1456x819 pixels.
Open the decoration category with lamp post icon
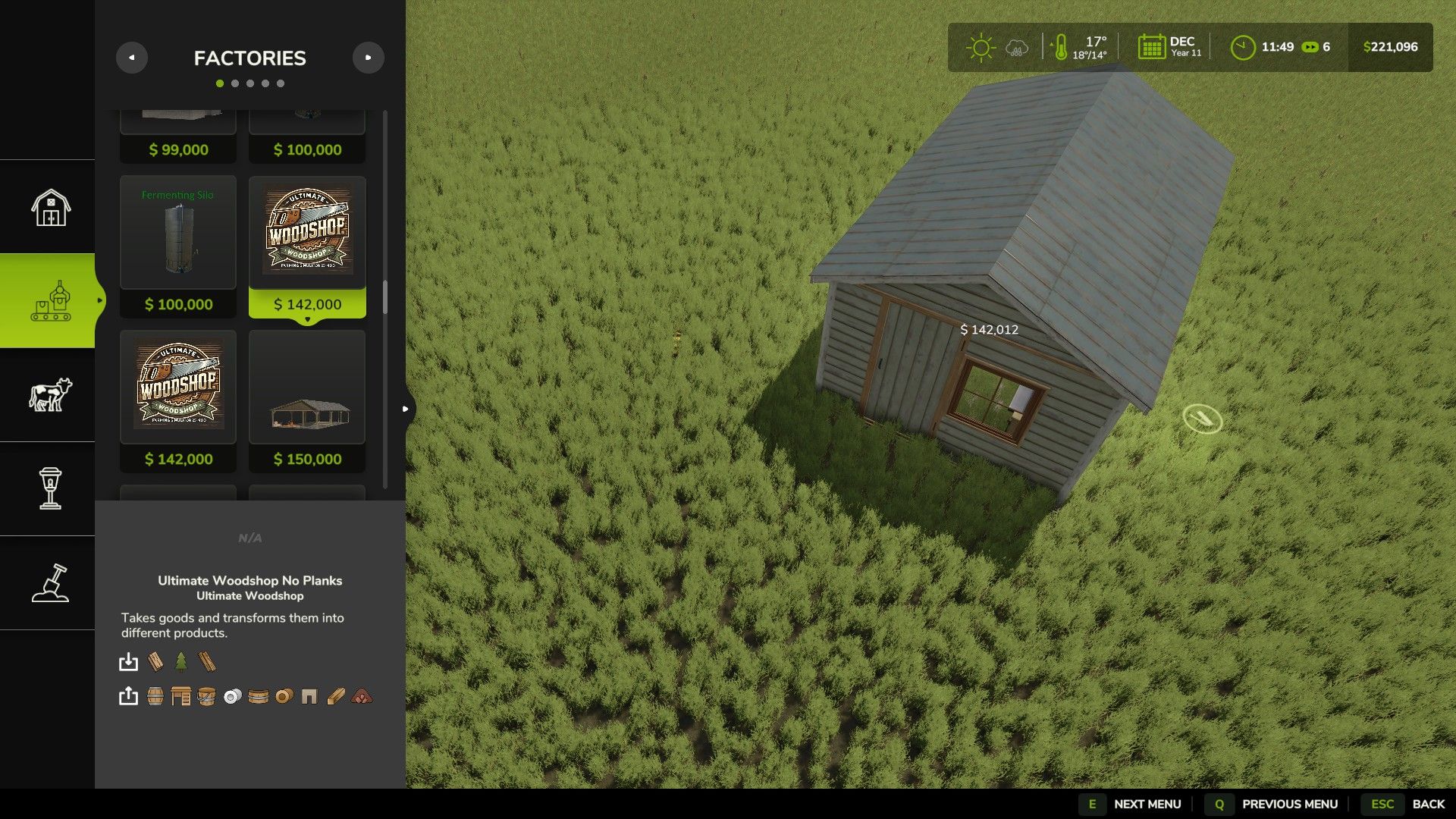50,488
